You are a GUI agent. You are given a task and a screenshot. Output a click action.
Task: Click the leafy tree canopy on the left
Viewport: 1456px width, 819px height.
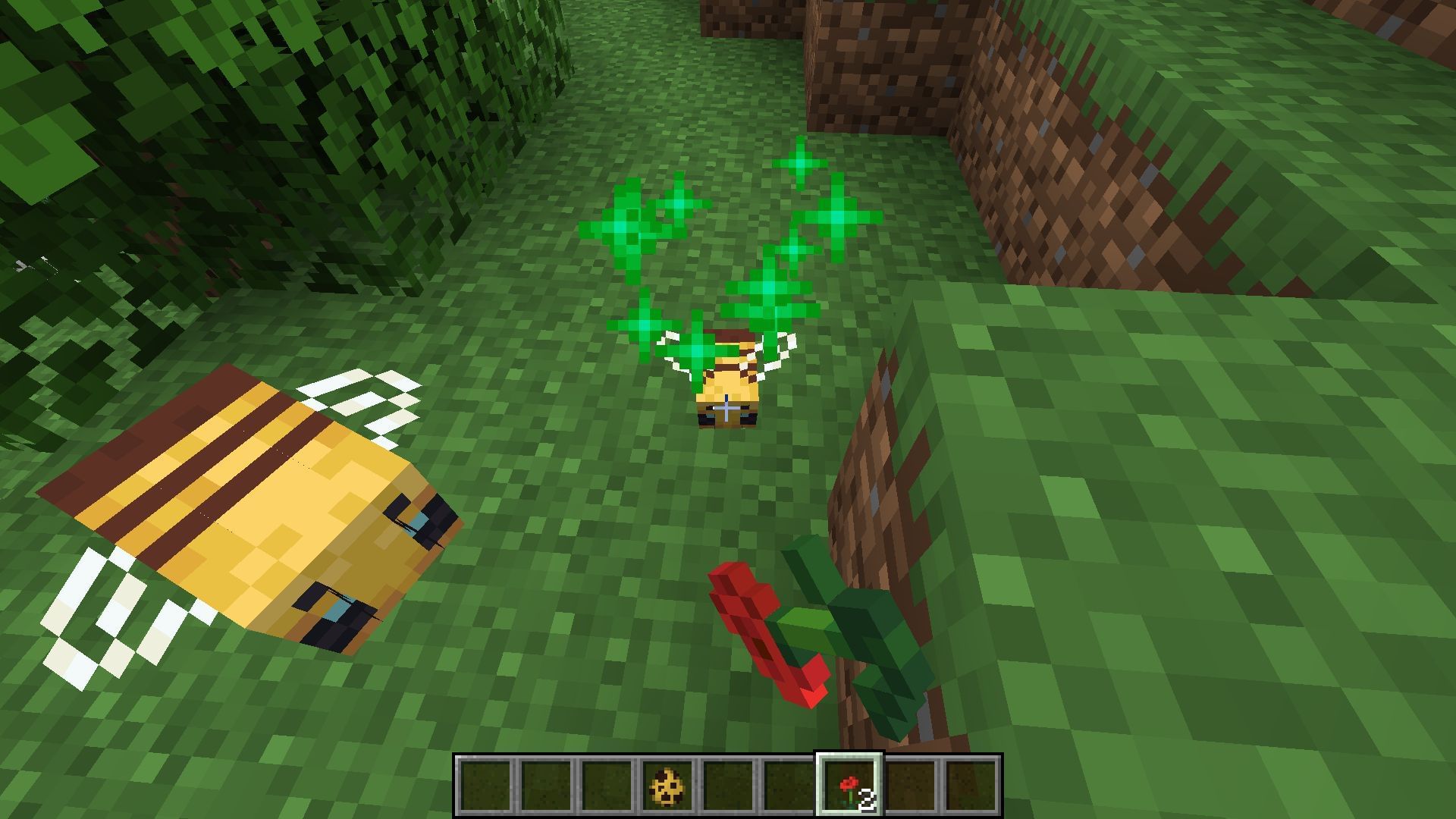coord(227,114)
